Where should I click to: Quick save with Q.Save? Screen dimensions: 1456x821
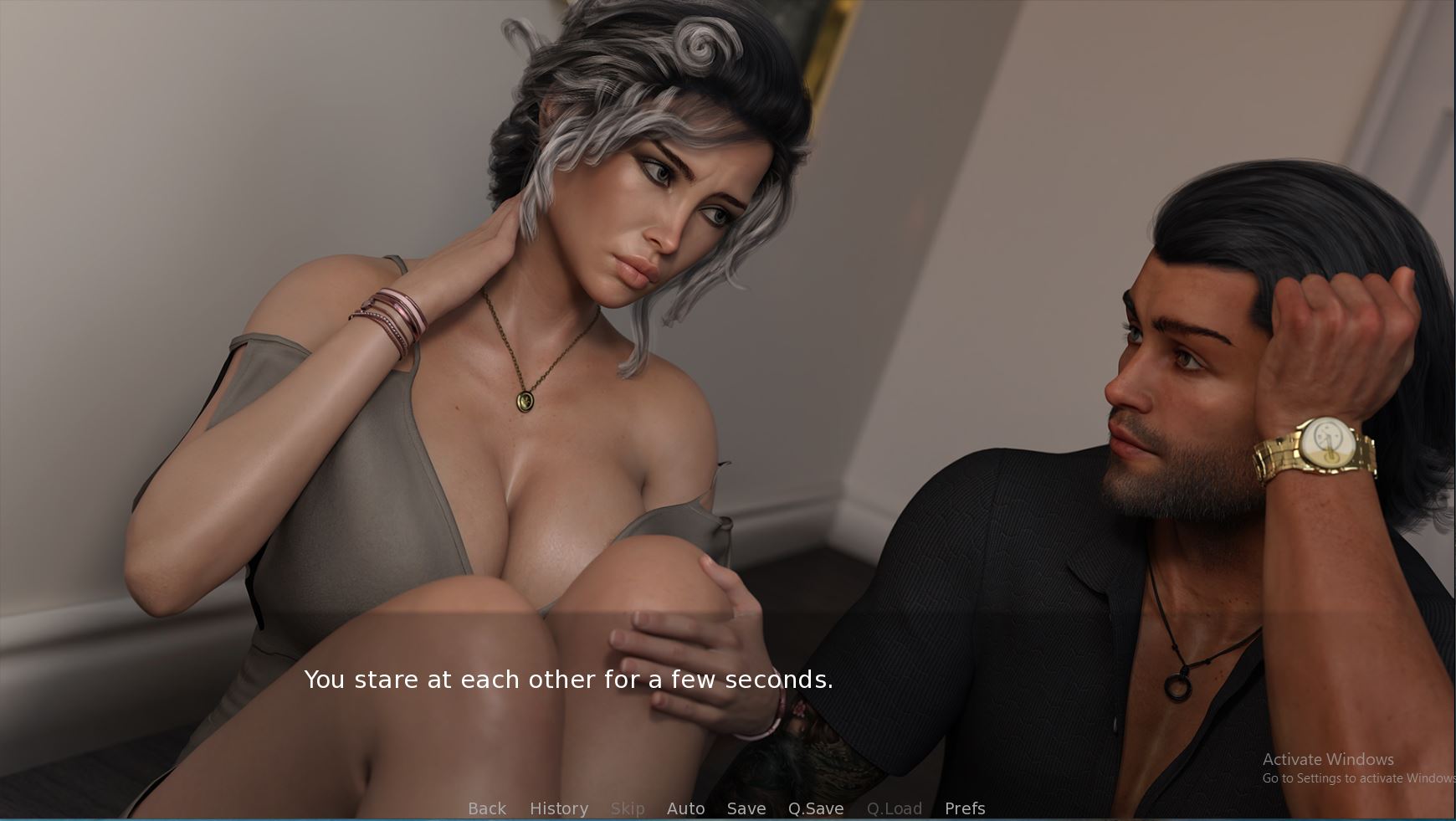[815, 808]
